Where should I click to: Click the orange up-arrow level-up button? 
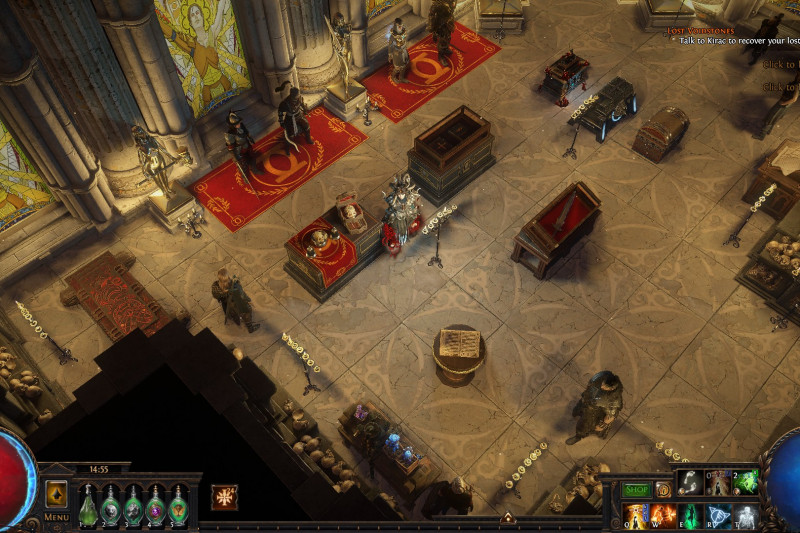pos(56,493)
